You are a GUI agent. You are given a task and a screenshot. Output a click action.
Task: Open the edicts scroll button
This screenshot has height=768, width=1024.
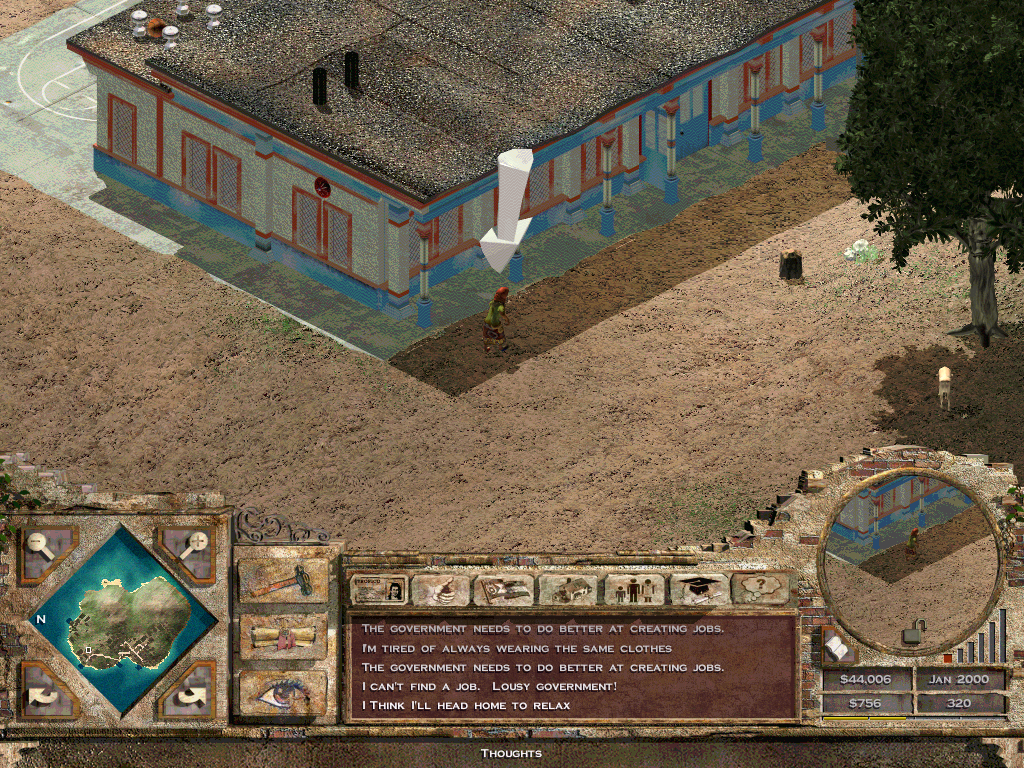pos(283,636)
